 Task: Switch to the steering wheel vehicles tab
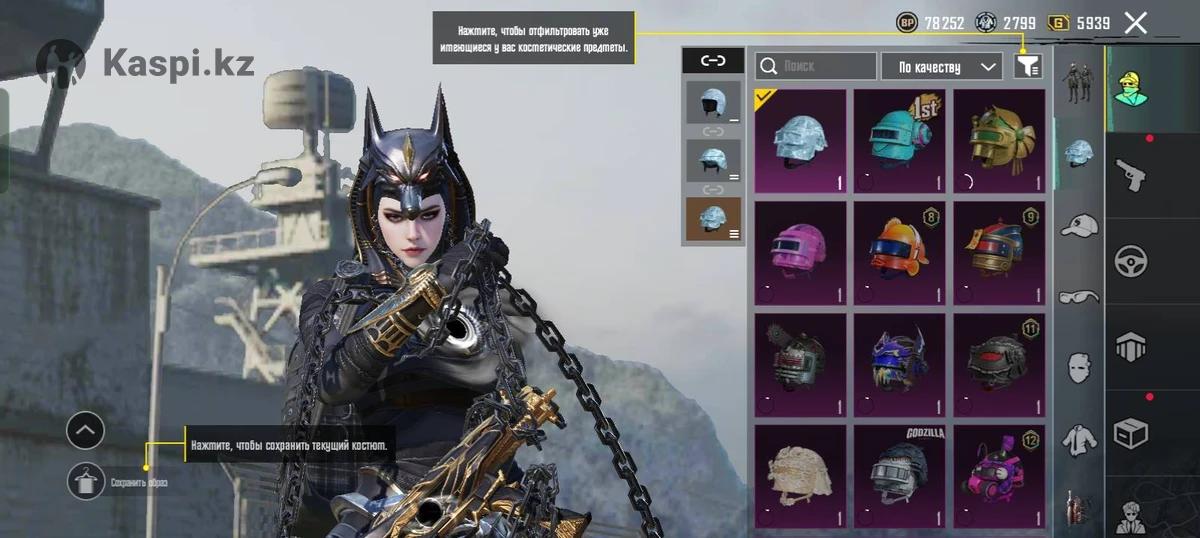(1130, 262)
